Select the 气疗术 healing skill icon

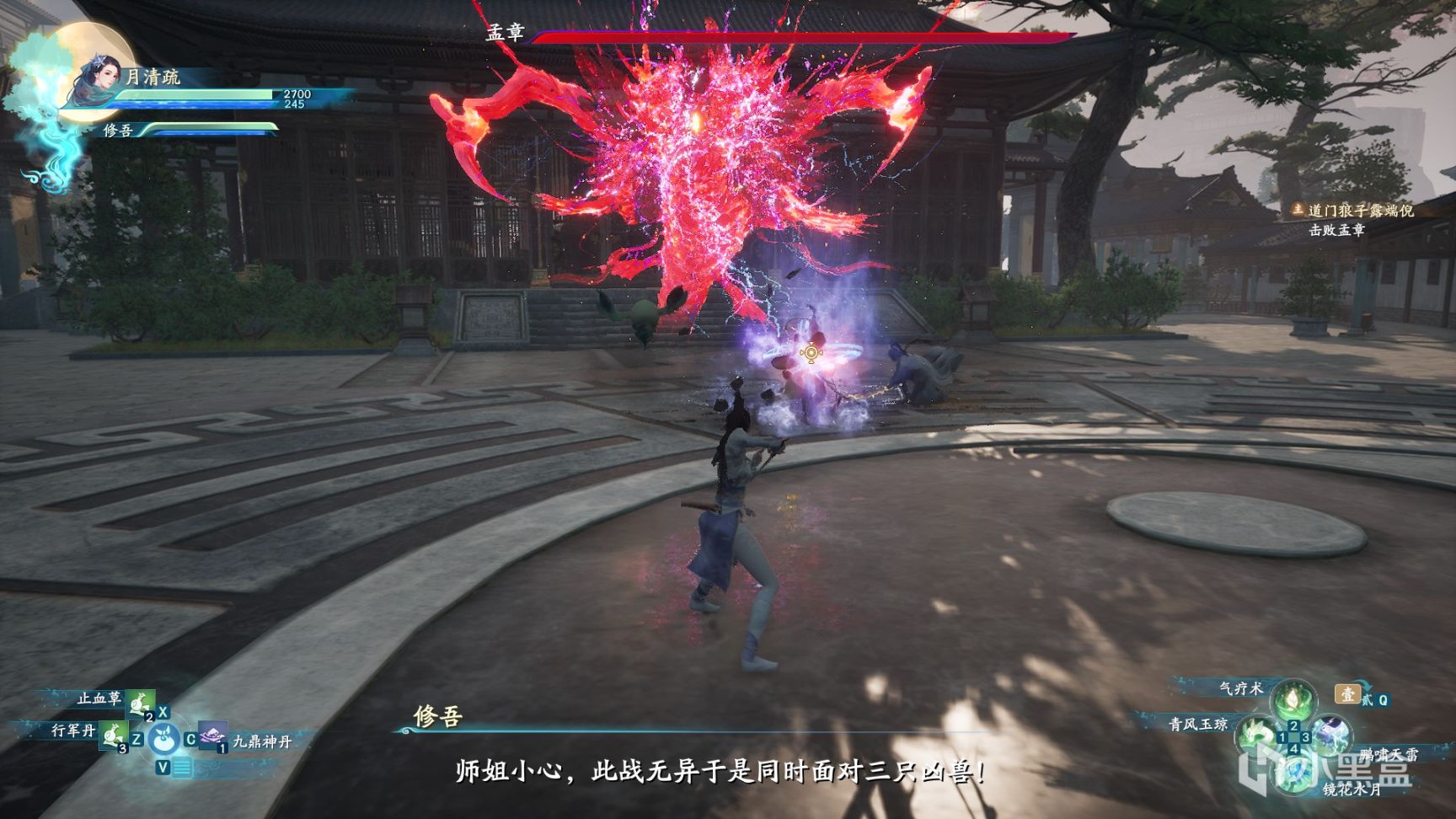[x=1293, y=701]
